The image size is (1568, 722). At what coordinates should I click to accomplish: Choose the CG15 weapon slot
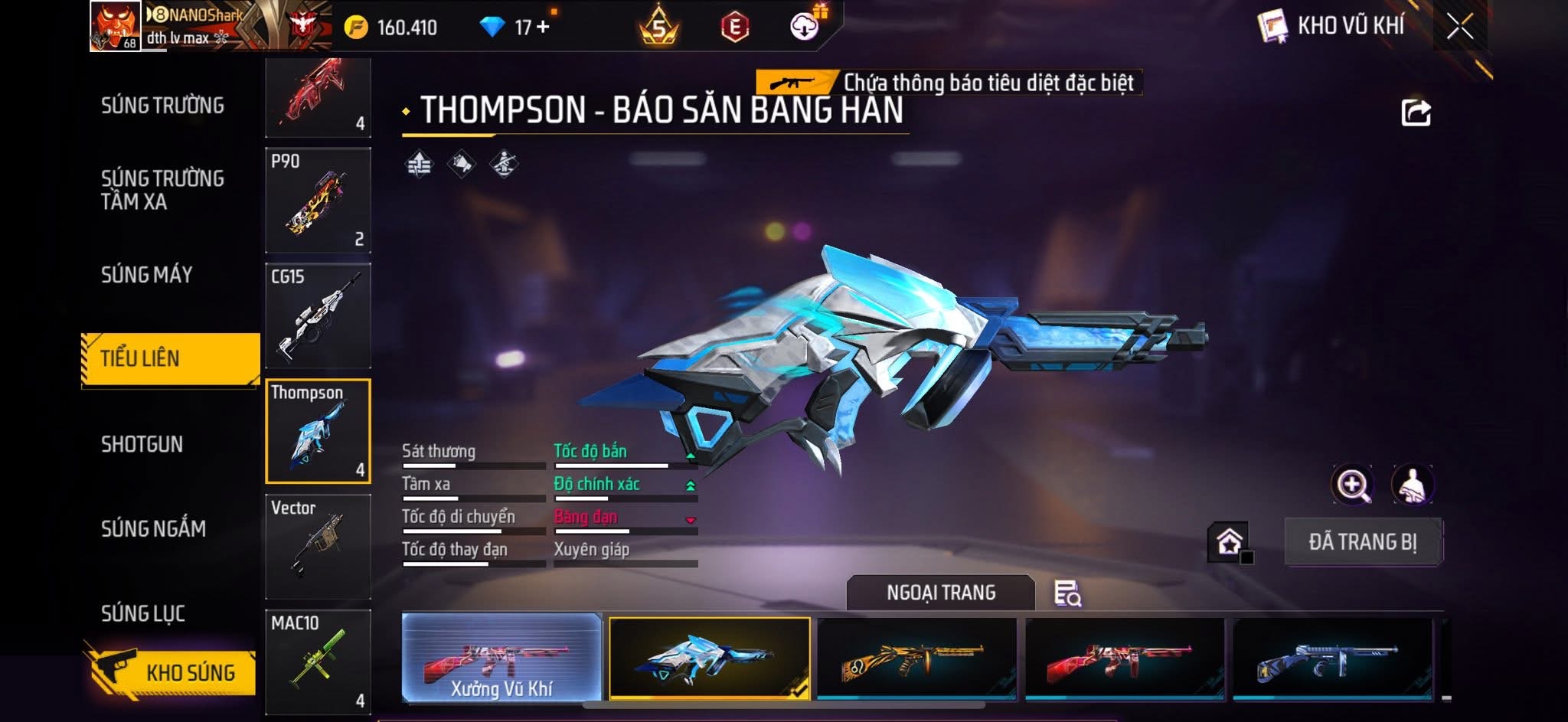pos(318,315)
